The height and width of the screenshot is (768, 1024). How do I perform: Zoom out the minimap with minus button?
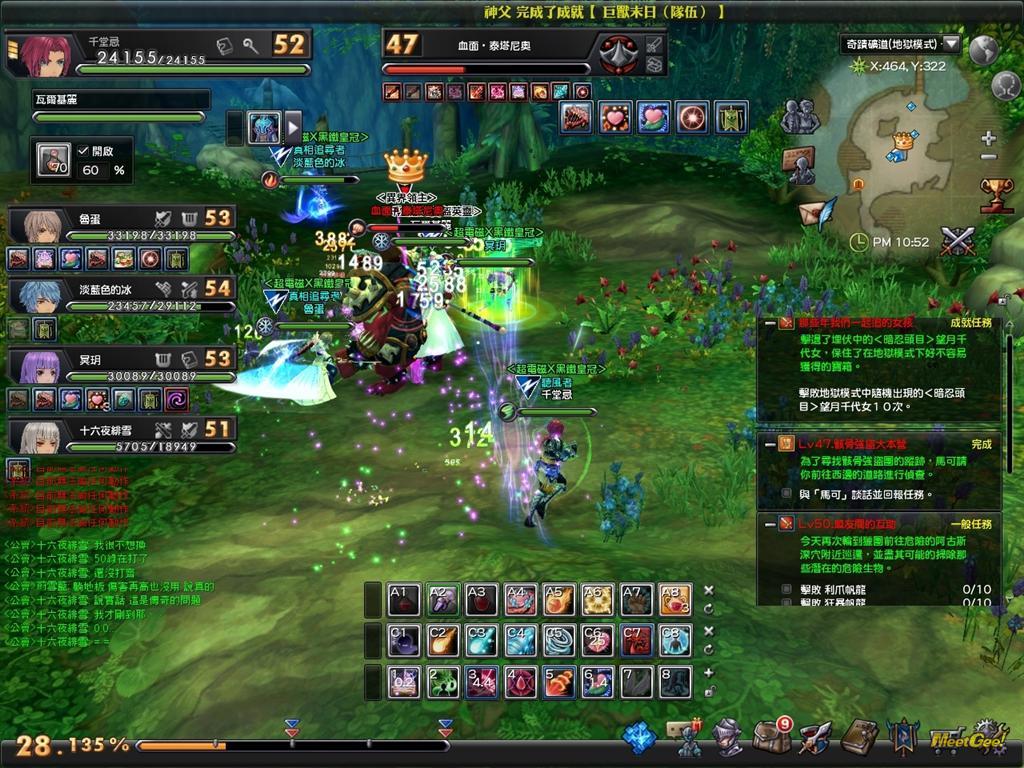988,157
